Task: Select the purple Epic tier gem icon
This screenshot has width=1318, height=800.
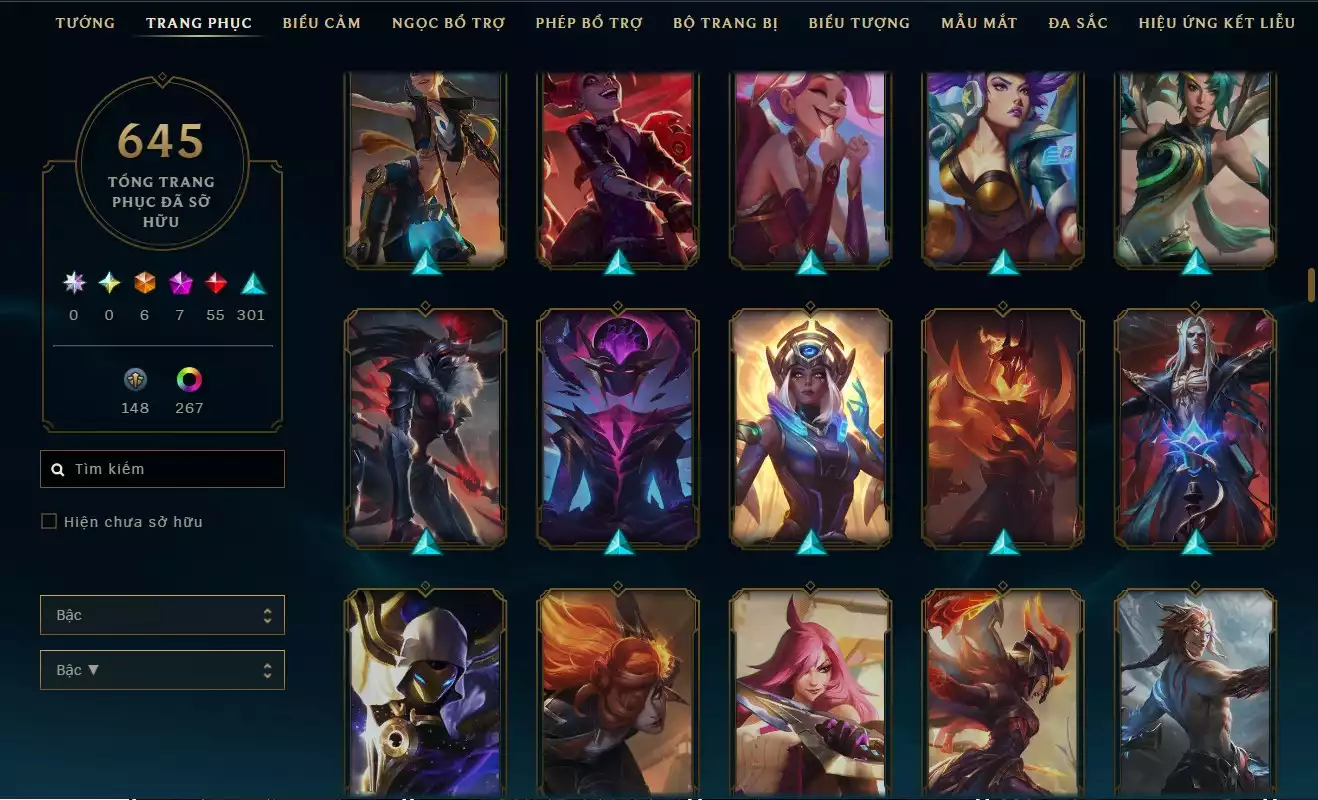Action: pos(180,285)
